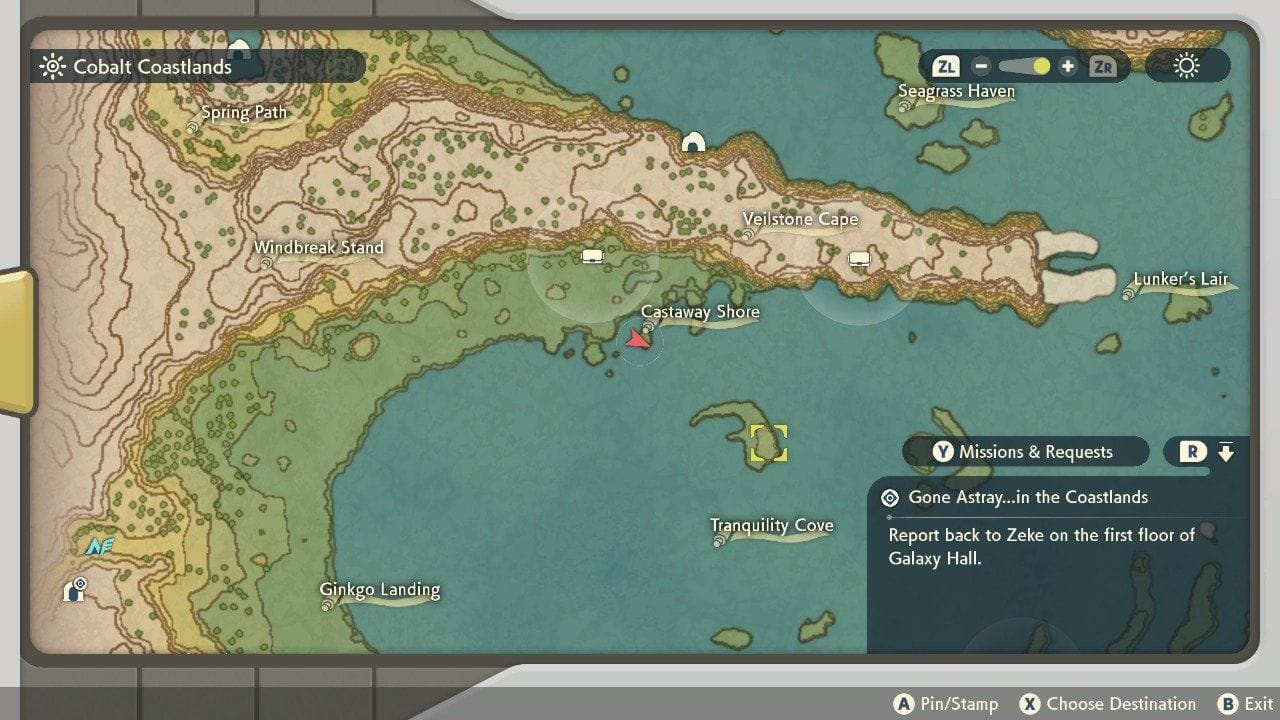Click the weather sun icon at top right
Image resolution: width=1280 pixels, height=720 pixels.
pyautogui.click(x=1186, y=65)
